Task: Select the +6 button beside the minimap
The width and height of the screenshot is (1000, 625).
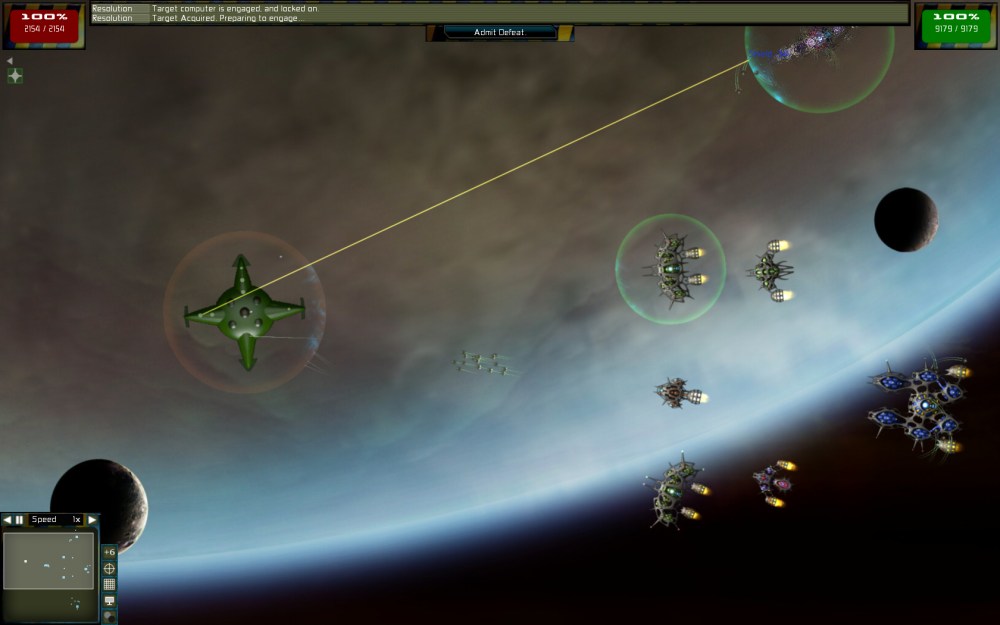Action: (x=109, y=552)
